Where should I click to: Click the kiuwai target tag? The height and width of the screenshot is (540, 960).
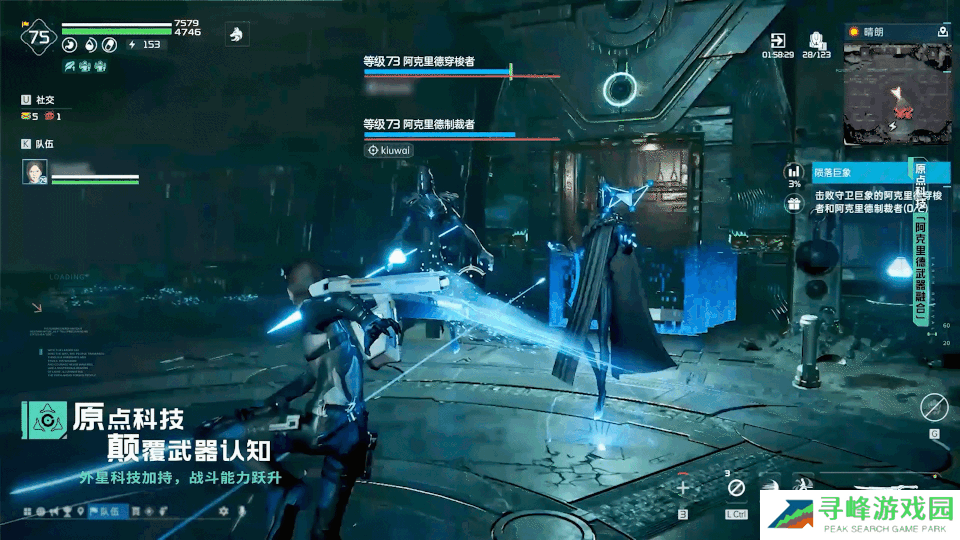389,150
